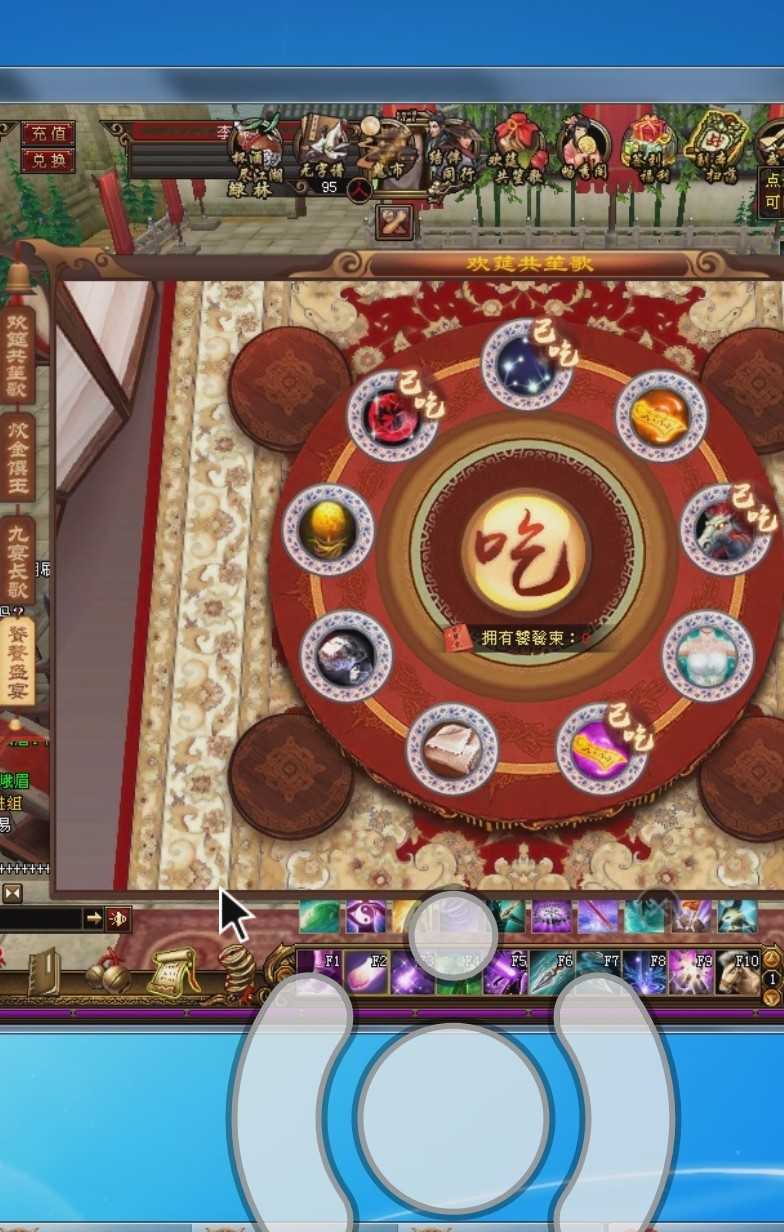The width and height of the screenshot is (784, 1232).
Task: Choose the brown cake dish plate
Action: coord(451,749)
